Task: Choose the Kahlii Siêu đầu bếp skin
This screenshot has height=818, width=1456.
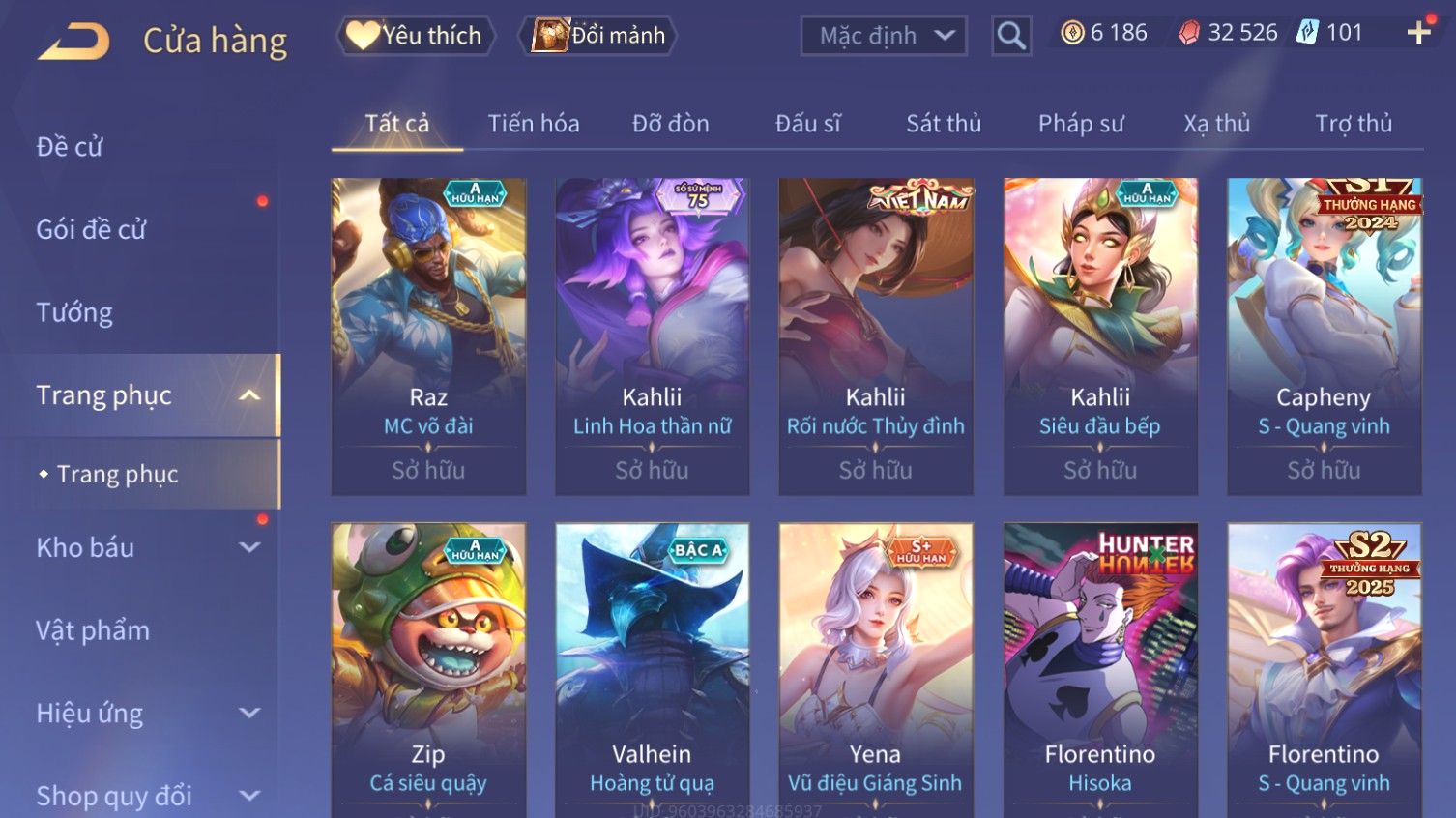Action: click(x=1100, y=336)
